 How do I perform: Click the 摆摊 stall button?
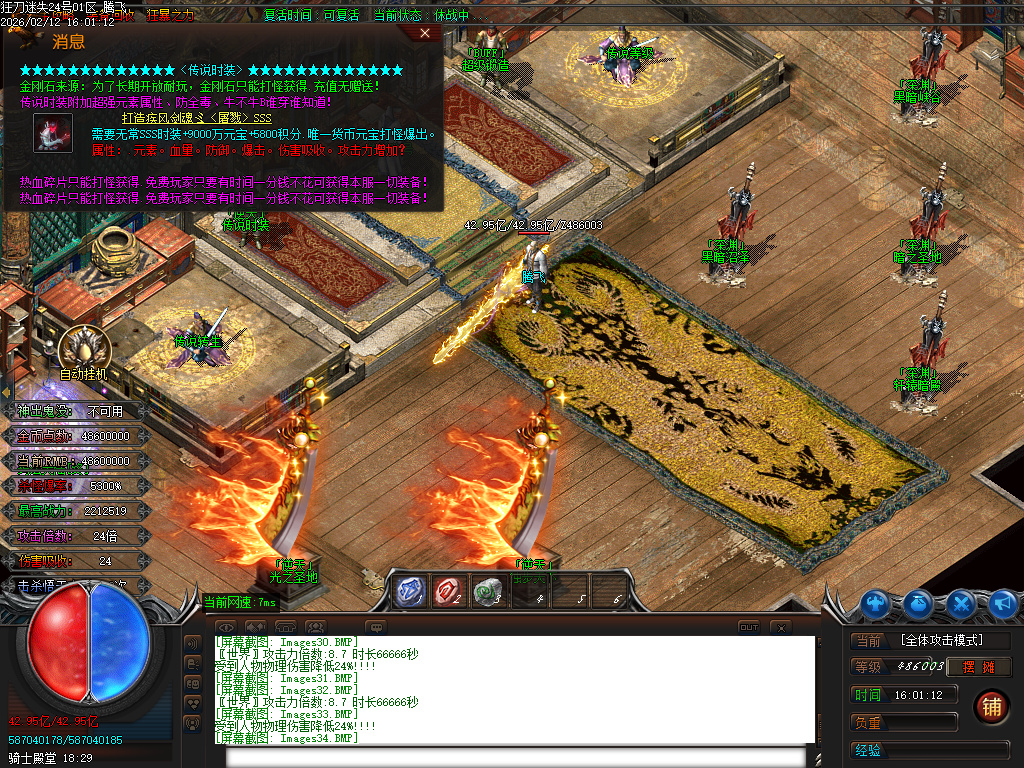click(986, 667)
